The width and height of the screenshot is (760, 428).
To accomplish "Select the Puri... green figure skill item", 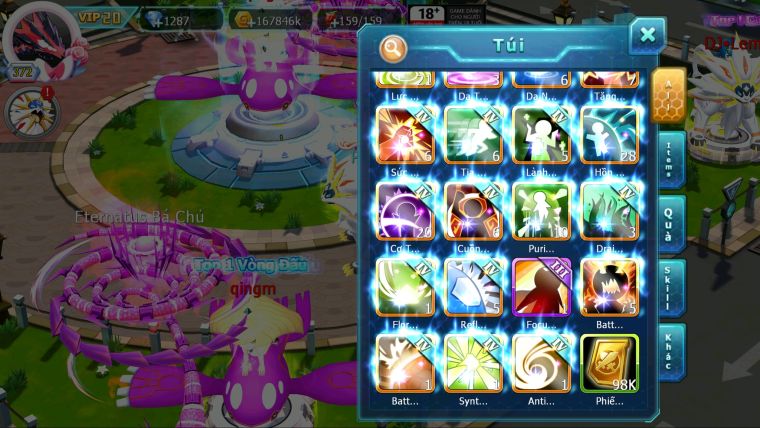I will tap(541, 211).
